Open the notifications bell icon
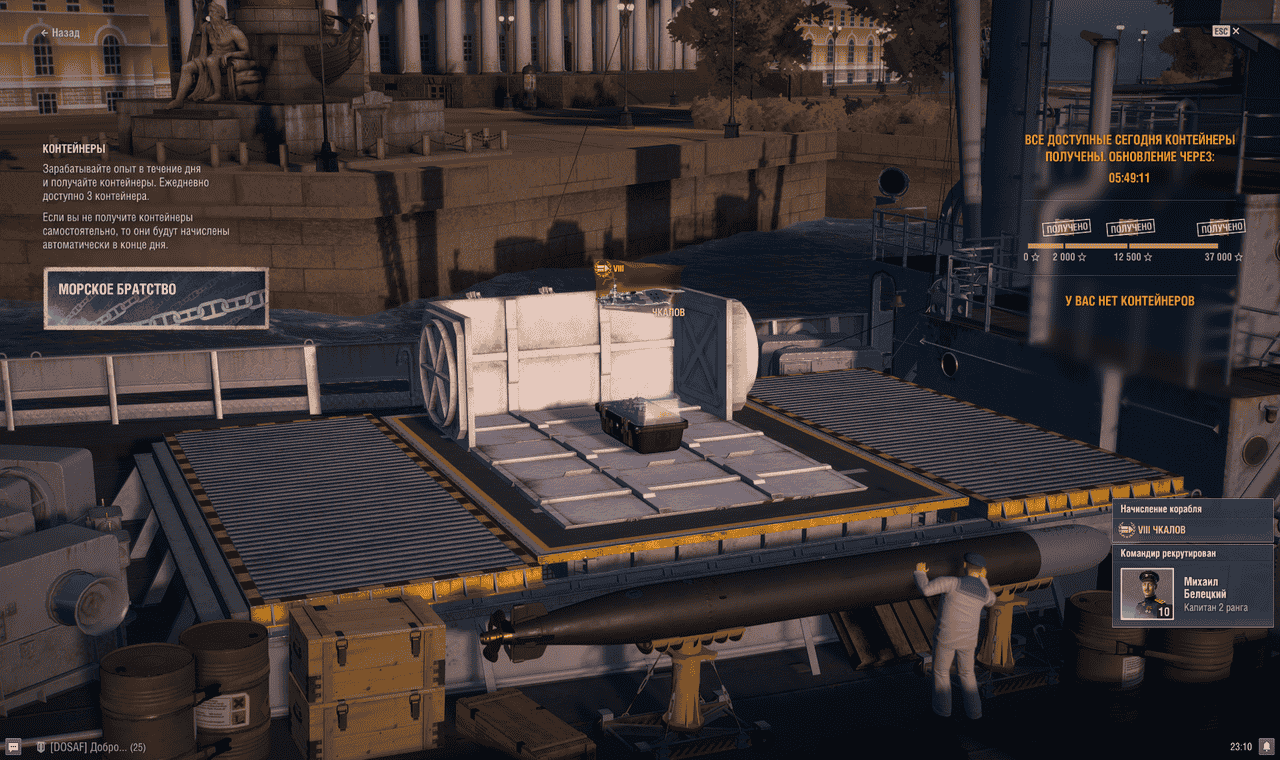1280x760 pixels. [x=1266, y=747]
